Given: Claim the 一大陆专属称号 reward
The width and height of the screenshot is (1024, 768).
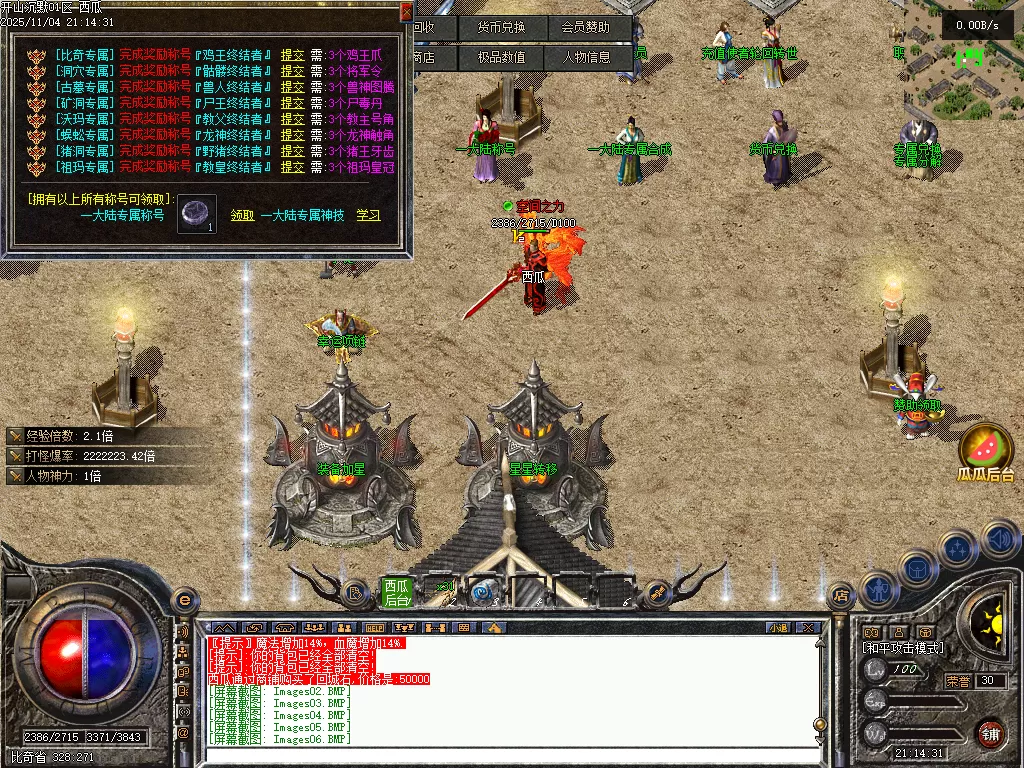Looking at the screenshot, I should coord(242,215).
